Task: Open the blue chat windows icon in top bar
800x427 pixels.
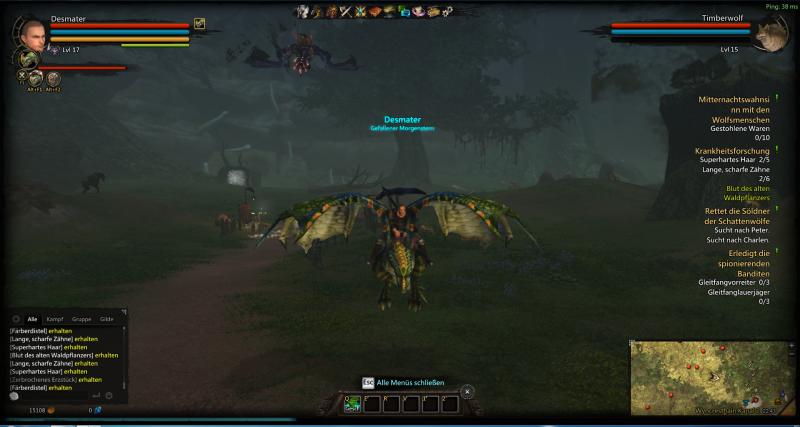Action: 404,12
